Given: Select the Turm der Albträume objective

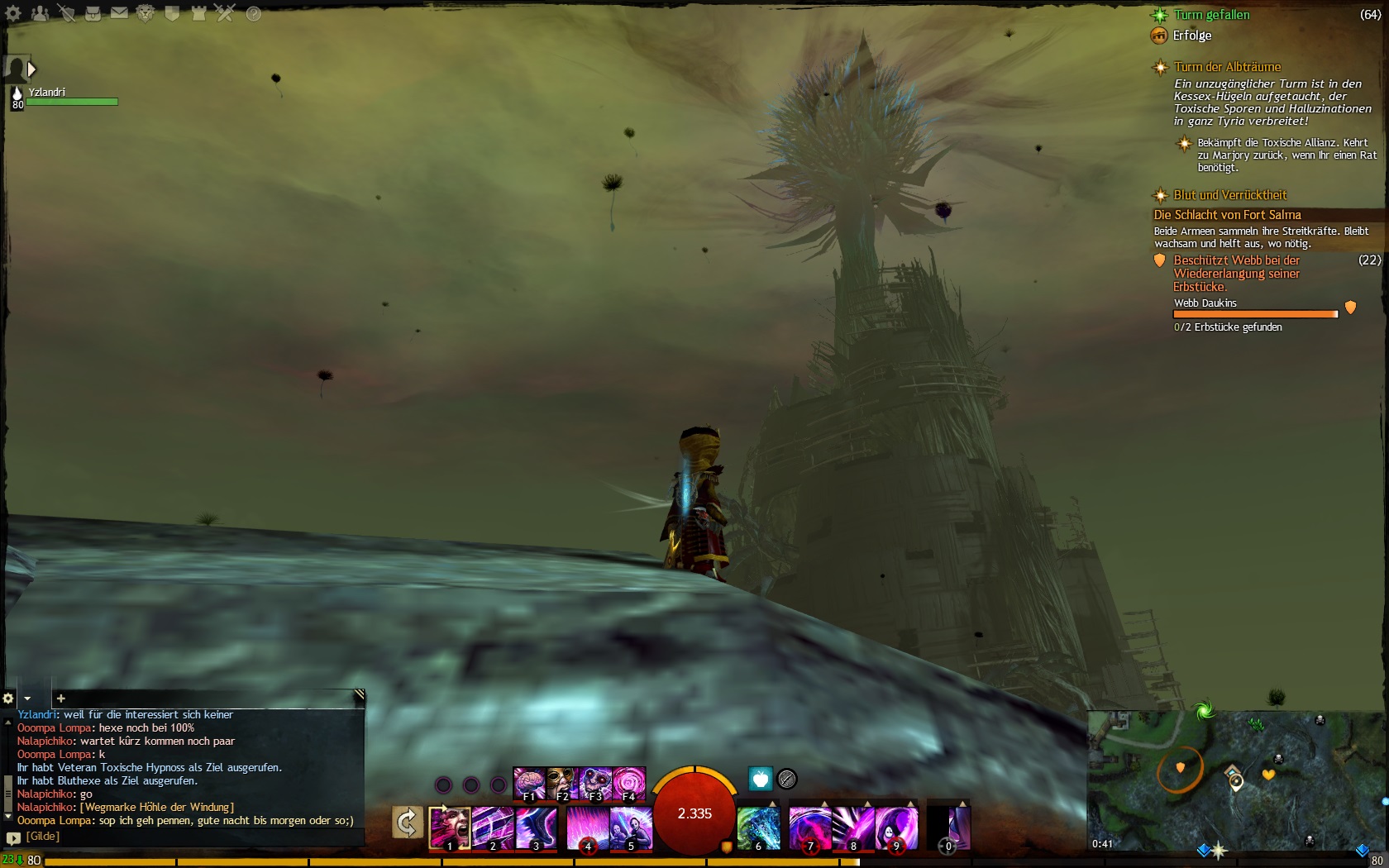Looking at the screenshot, I should [1227, 67].
